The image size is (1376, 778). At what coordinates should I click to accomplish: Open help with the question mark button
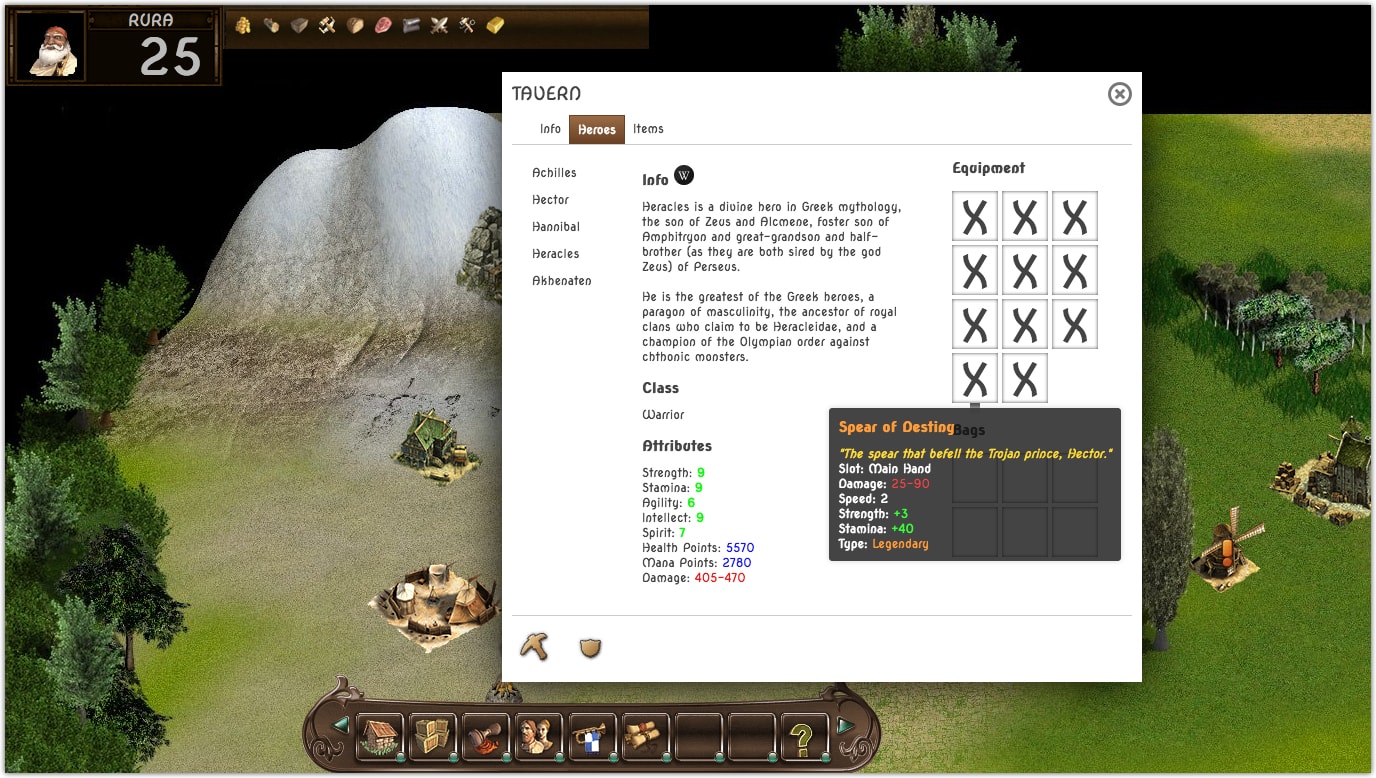[x=804, y=737]
